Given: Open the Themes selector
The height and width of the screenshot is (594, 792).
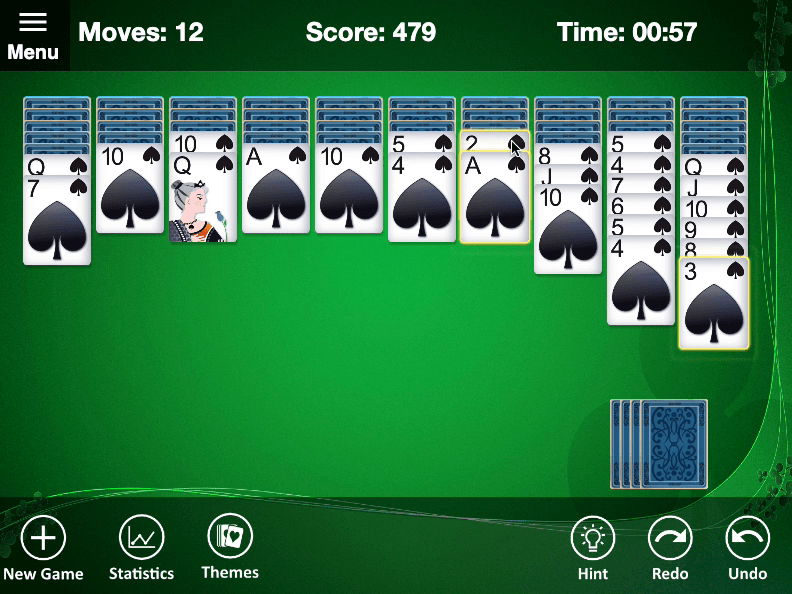Looking at the screenshot, I should pyautogui.click(x=230, y=546).
